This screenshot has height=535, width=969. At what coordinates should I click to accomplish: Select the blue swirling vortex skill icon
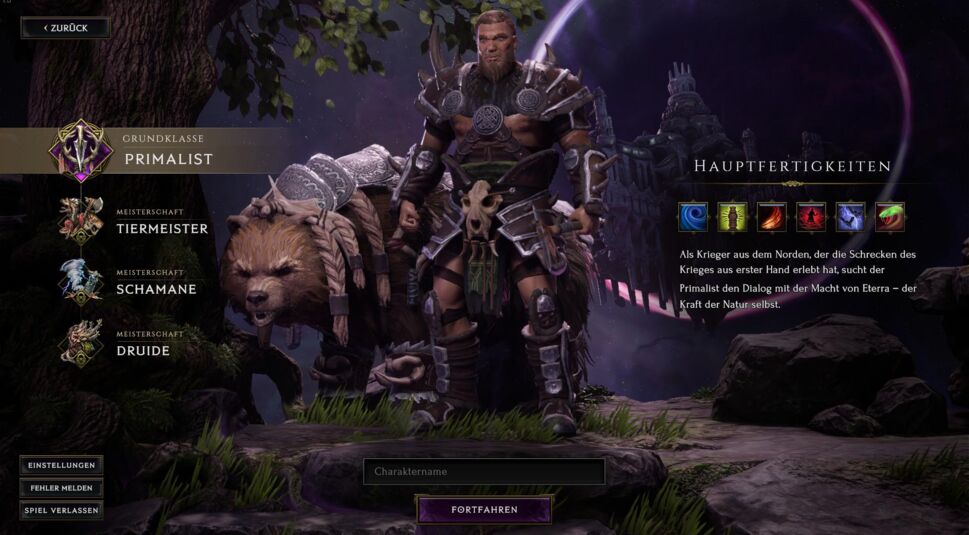pos(692,217)
